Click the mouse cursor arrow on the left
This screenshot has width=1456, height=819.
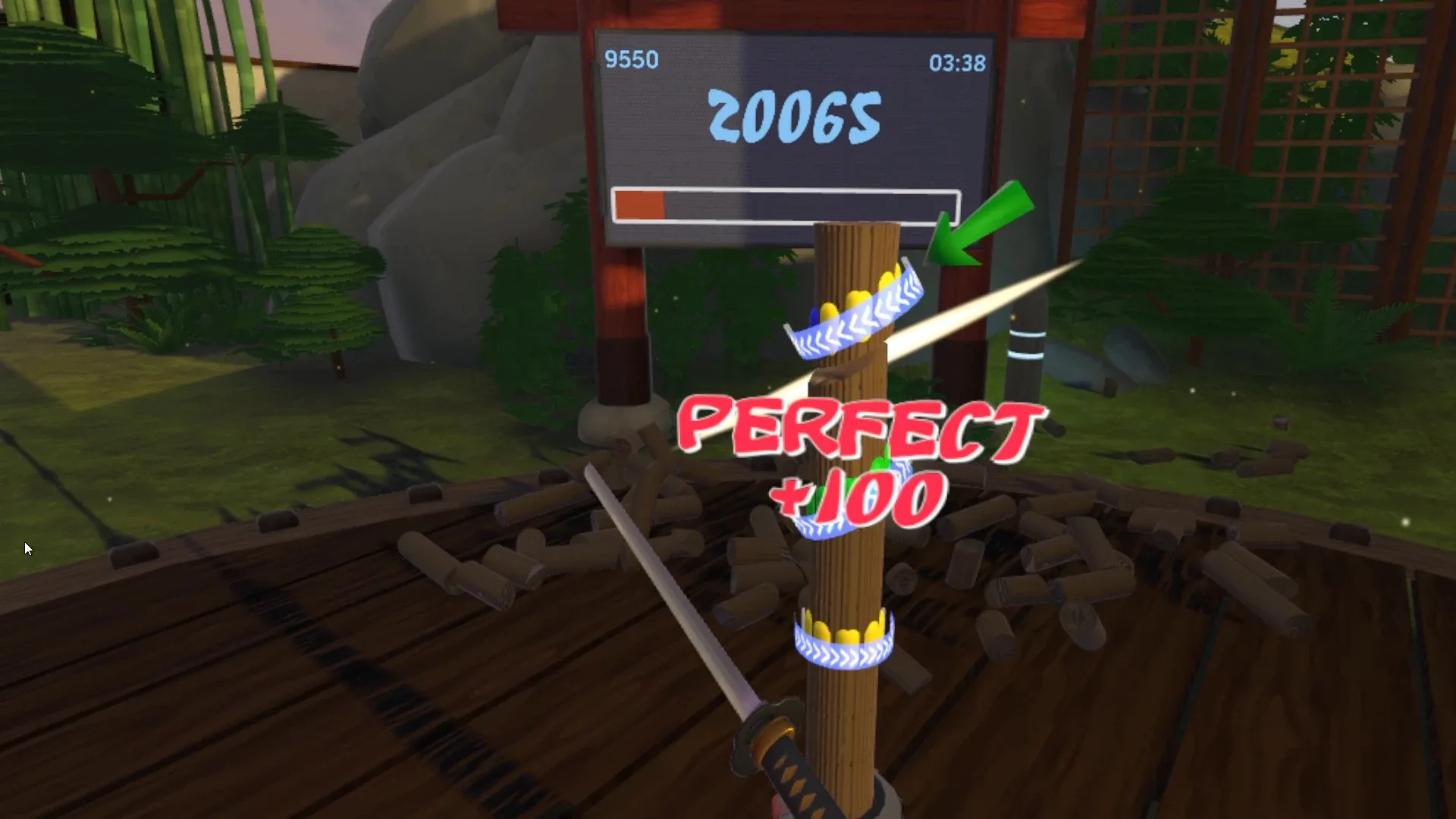(29, 548)
